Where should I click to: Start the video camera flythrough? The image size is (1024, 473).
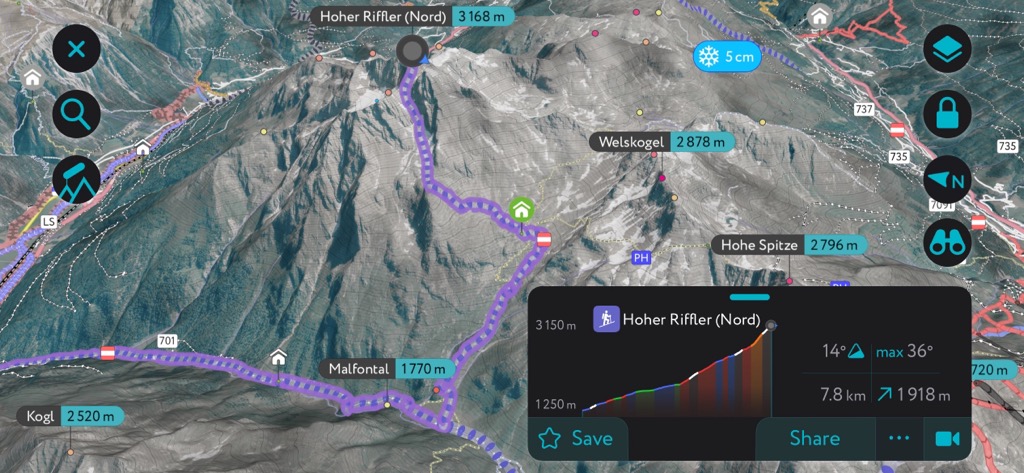[x=946, y=438]
